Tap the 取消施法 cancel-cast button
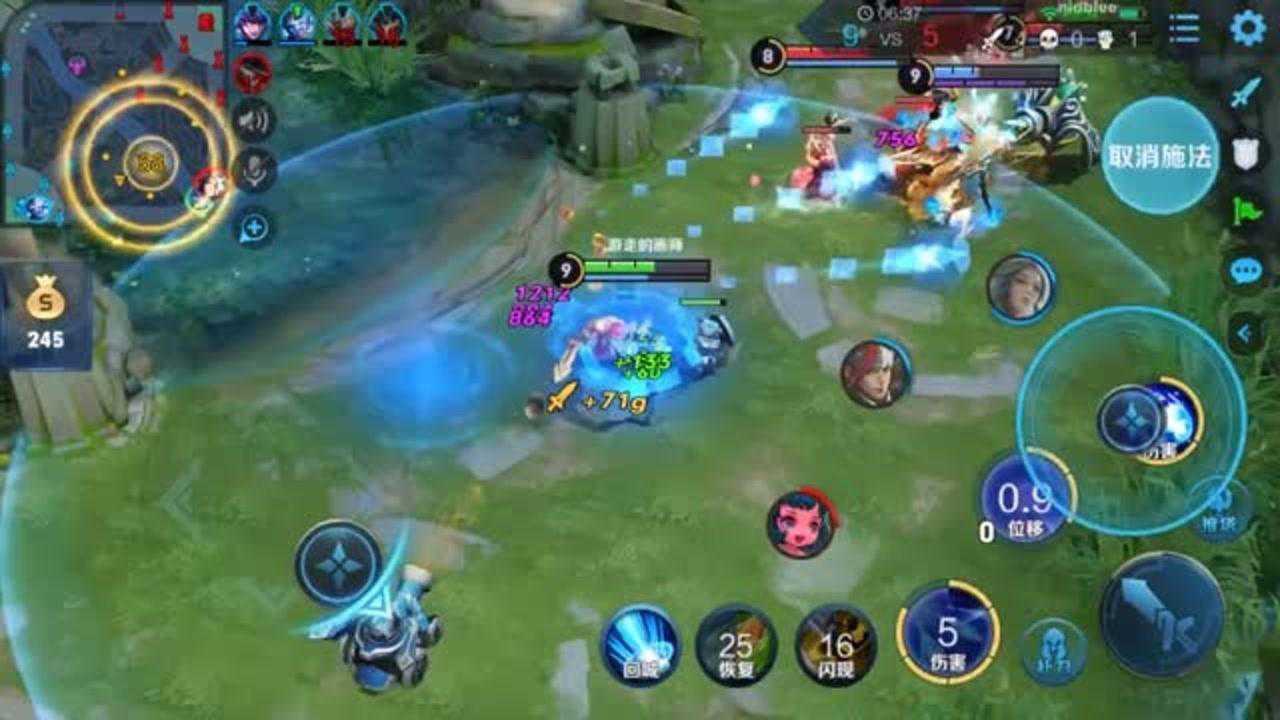 pos(1160,156)
